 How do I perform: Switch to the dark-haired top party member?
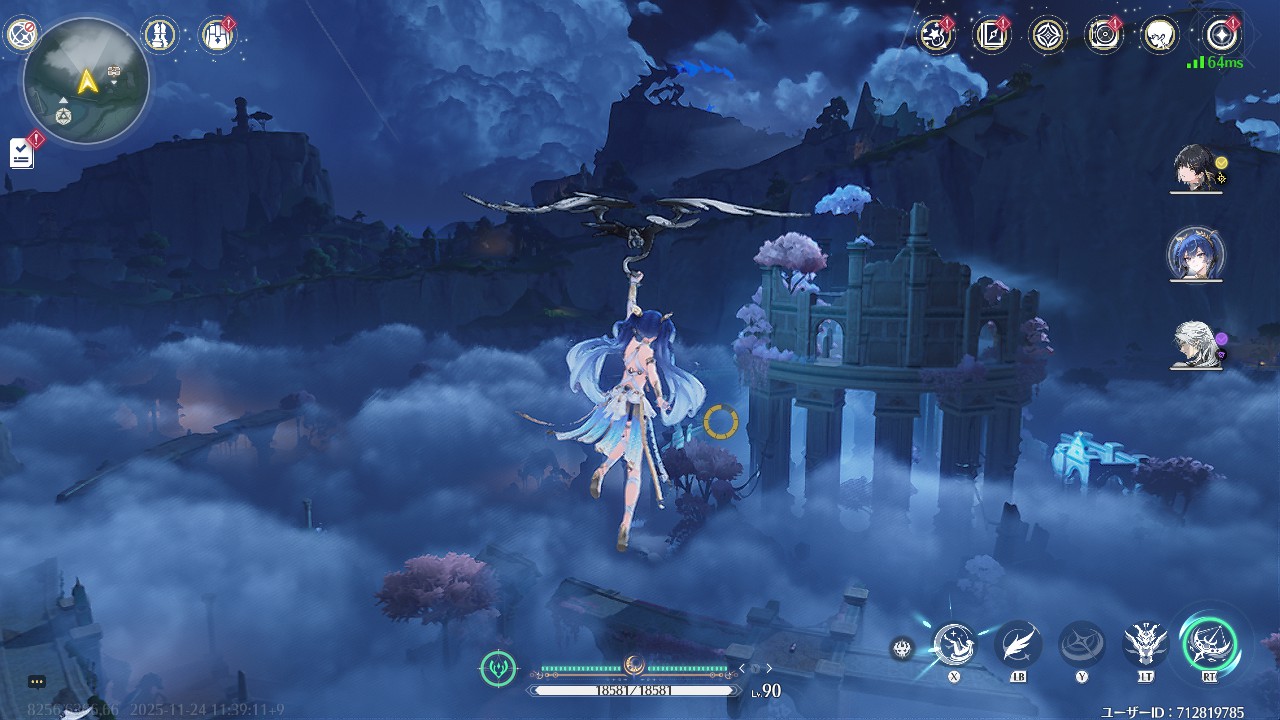(1197, 169)
